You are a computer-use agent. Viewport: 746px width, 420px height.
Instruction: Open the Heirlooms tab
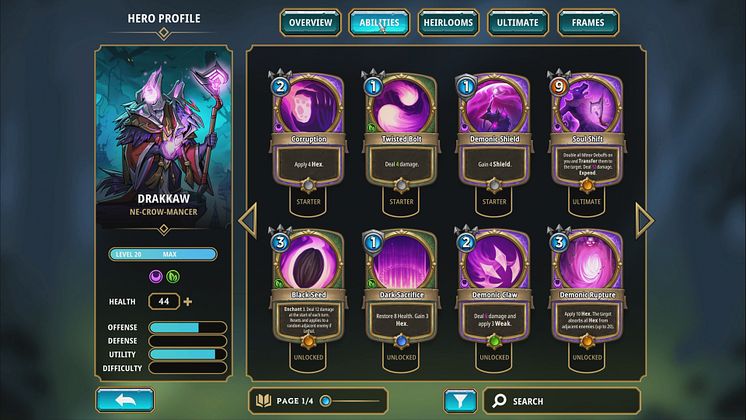[x=448, y=22]
